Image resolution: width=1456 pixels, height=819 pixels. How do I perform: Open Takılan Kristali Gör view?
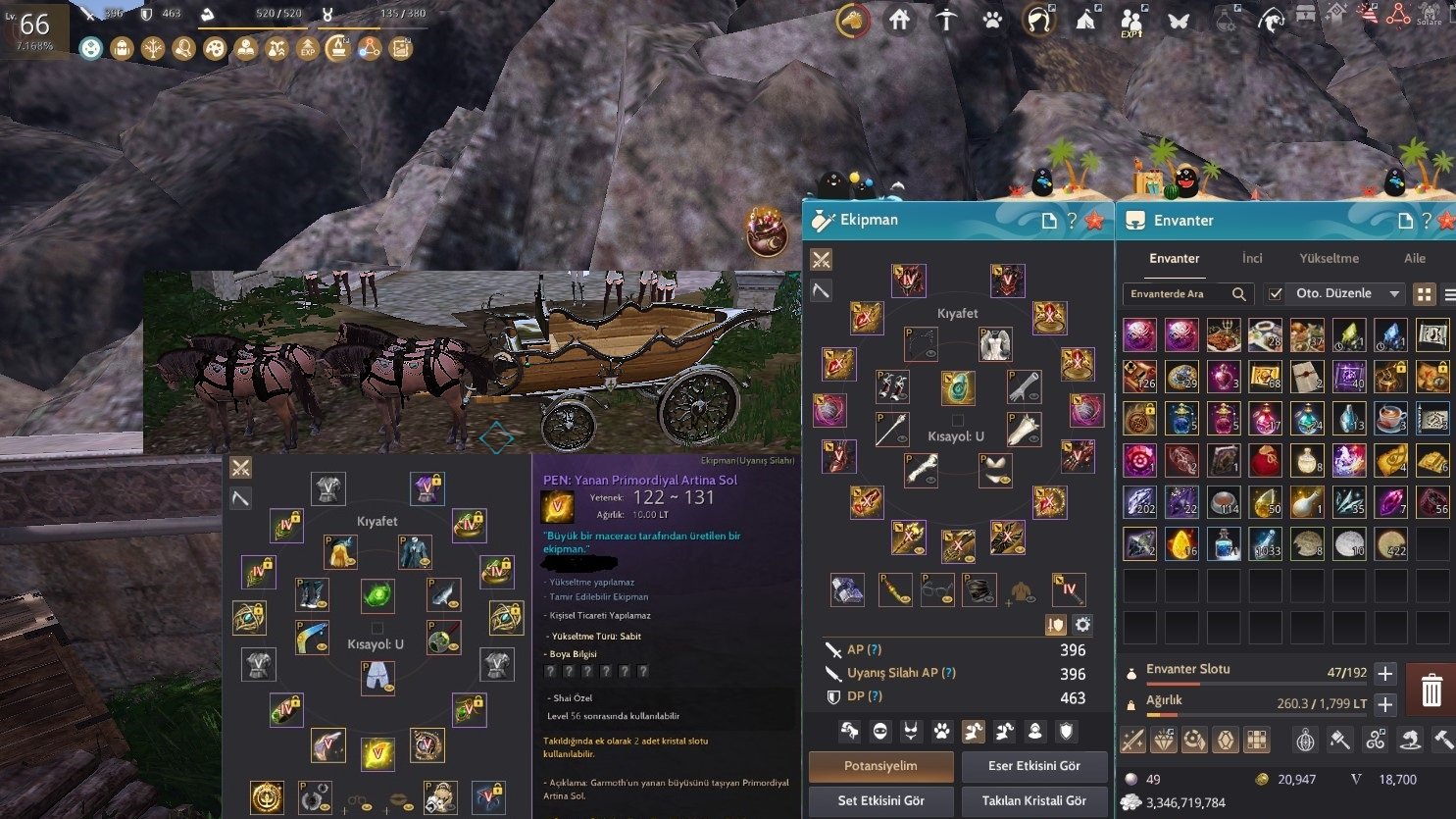tap(1033, 800)
